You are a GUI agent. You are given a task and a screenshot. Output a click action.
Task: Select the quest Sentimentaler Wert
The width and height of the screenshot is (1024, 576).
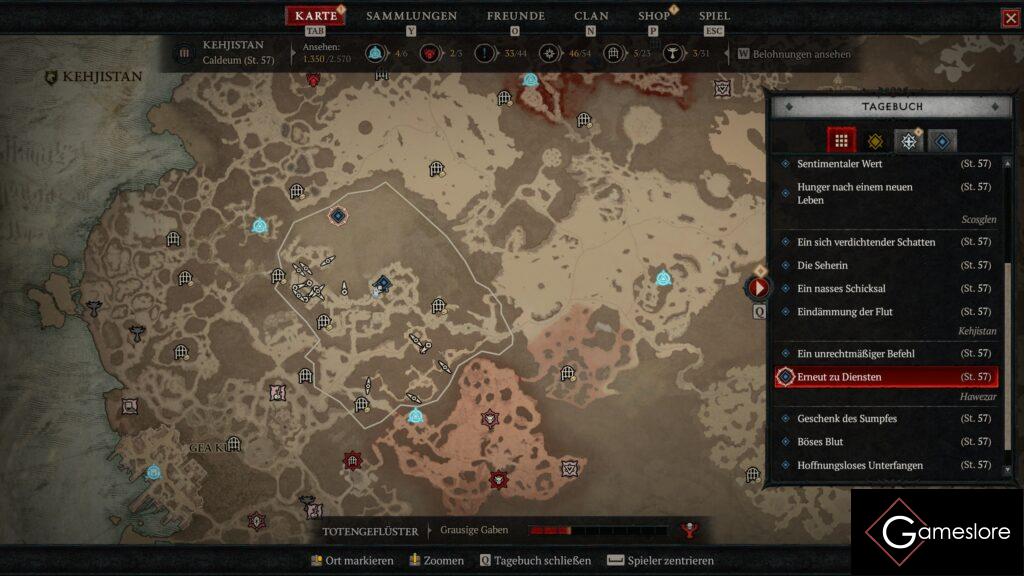pyautogui.click(x=839, y=164)
